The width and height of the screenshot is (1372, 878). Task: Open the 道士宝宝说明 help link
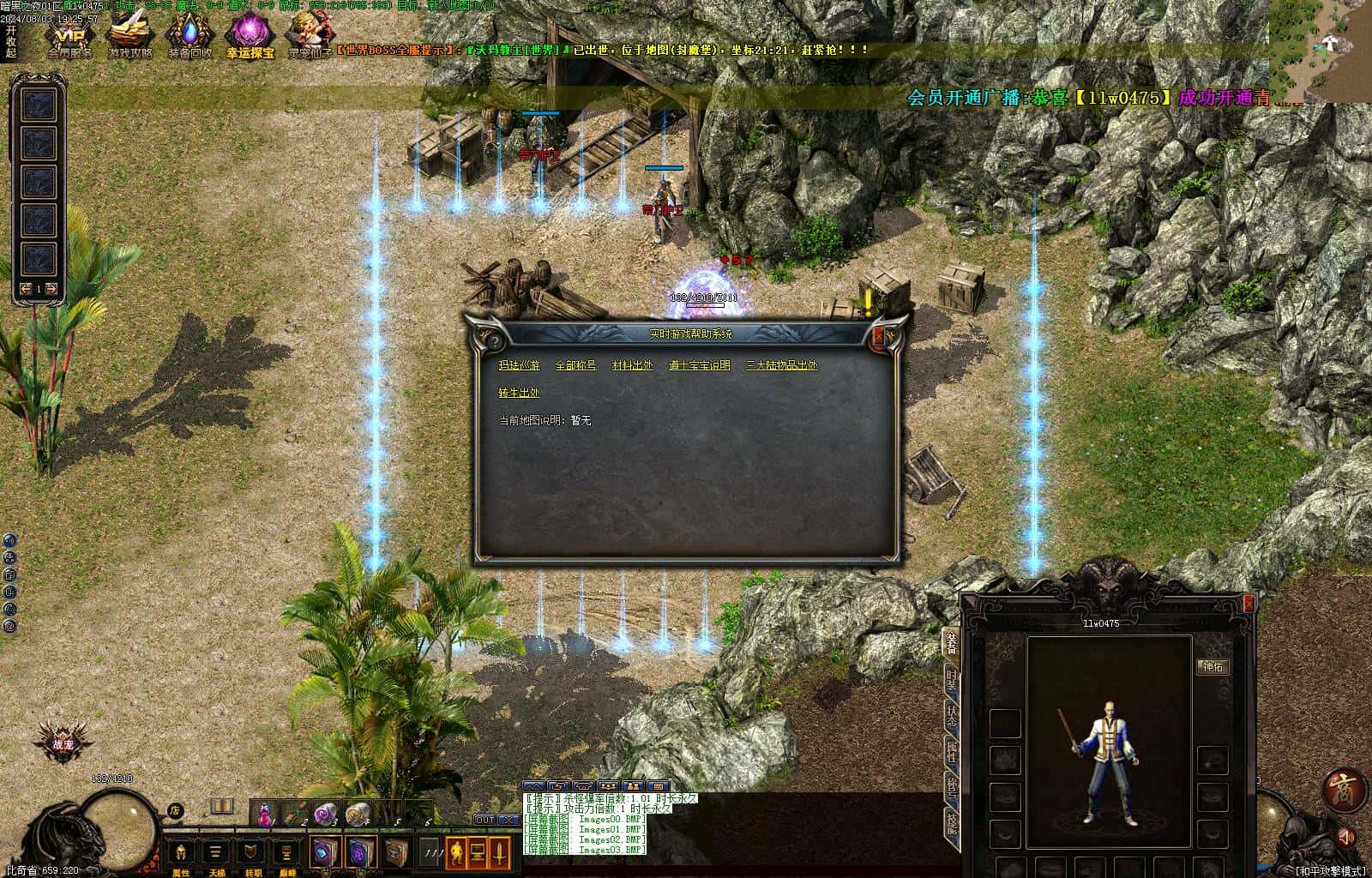[x=700, y=365]
